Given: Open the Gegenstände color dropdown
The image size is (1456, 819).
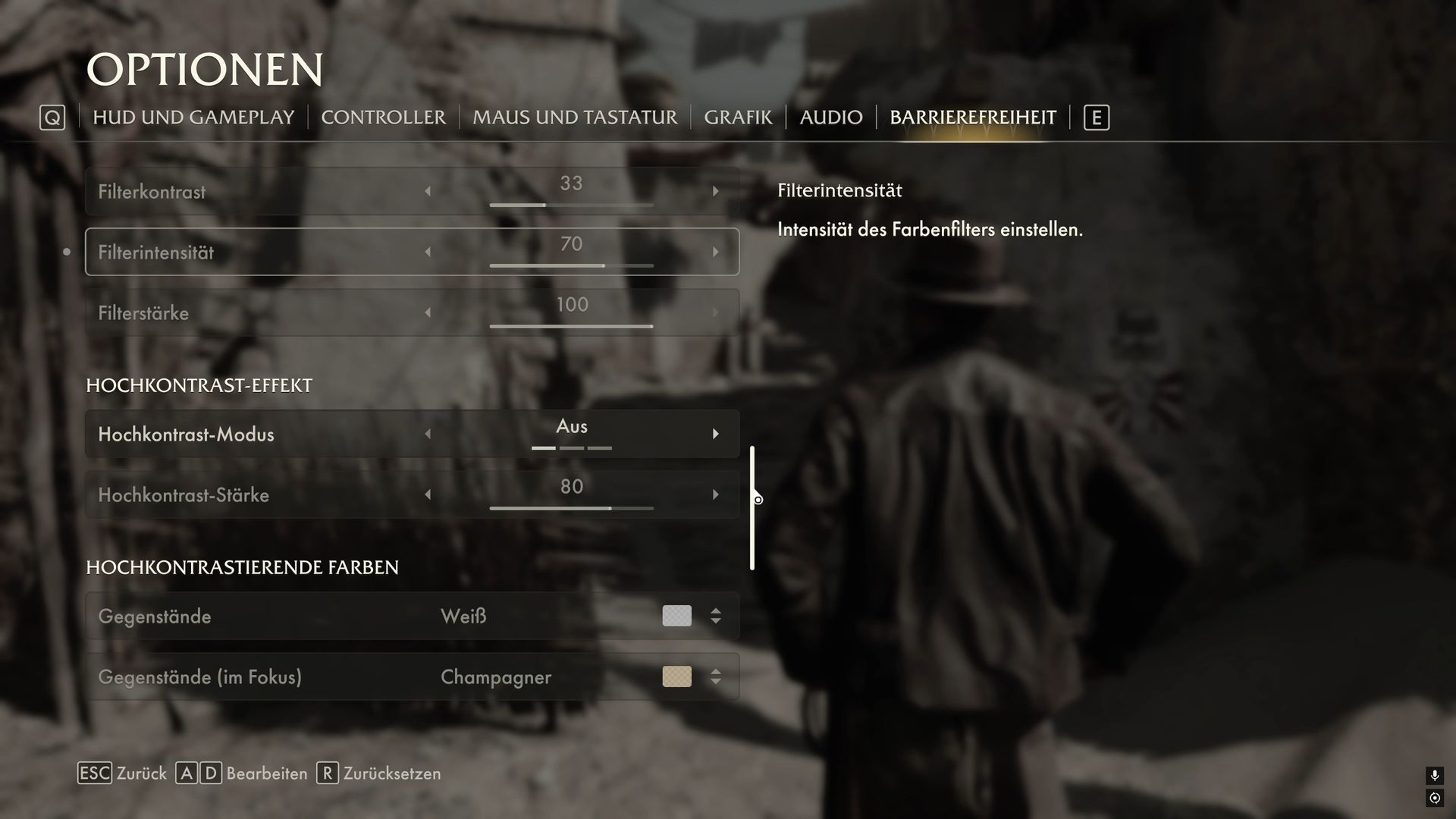Looking at the screenshot, I should click(715, 616).
